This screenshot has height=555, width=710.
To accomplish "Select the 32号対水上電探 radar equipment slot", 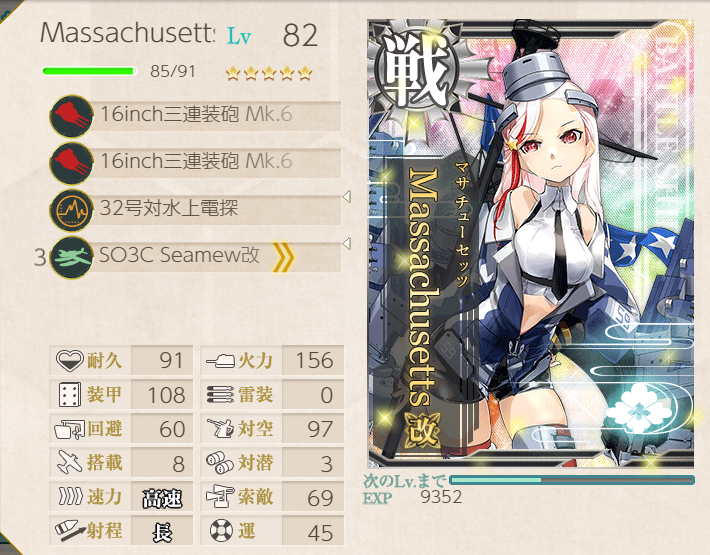I will pyautogui.click(x=195, y=209).
